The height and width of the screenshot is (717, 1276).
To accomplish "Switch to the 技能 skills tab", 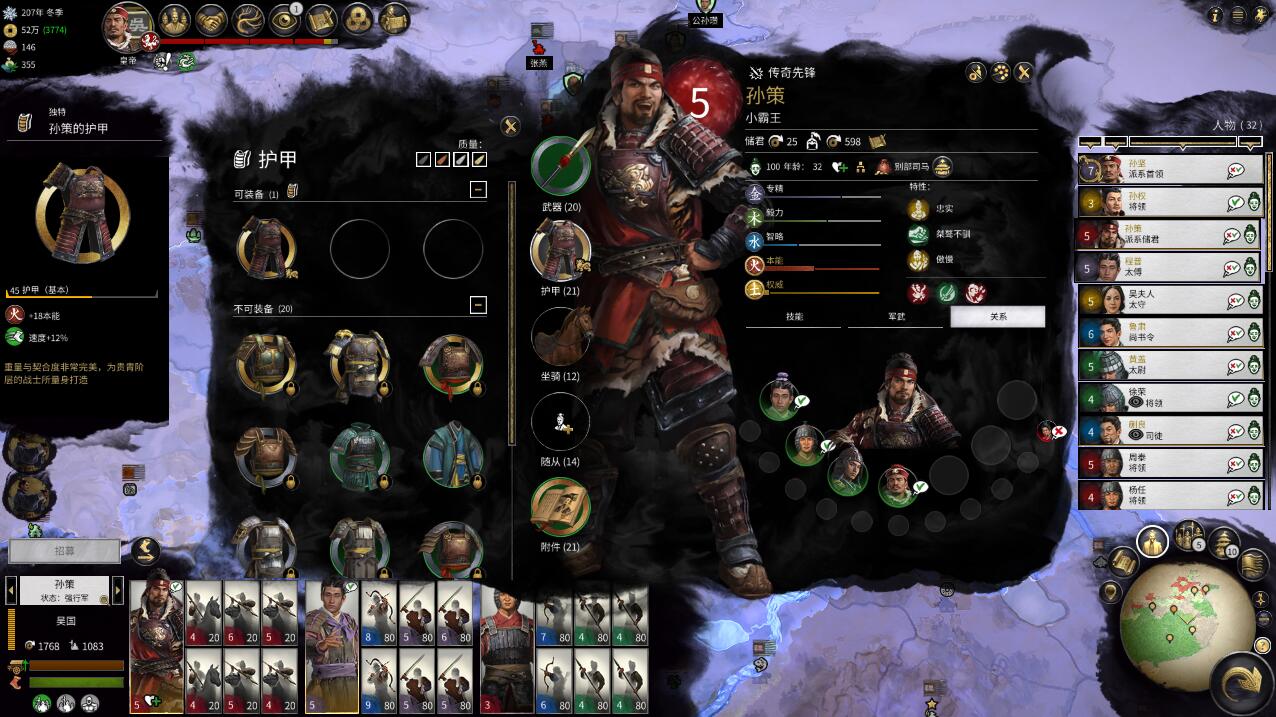I will point(794,317).
